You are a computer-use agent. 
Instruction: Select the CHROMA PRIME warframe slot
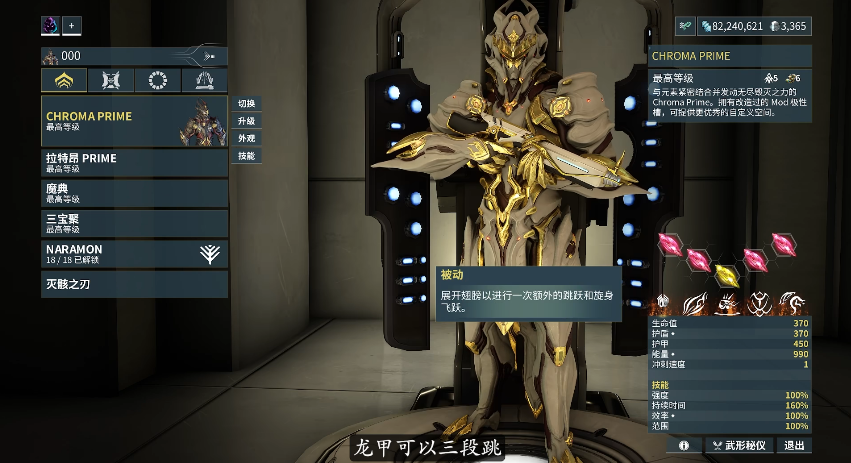click(134, 121)
